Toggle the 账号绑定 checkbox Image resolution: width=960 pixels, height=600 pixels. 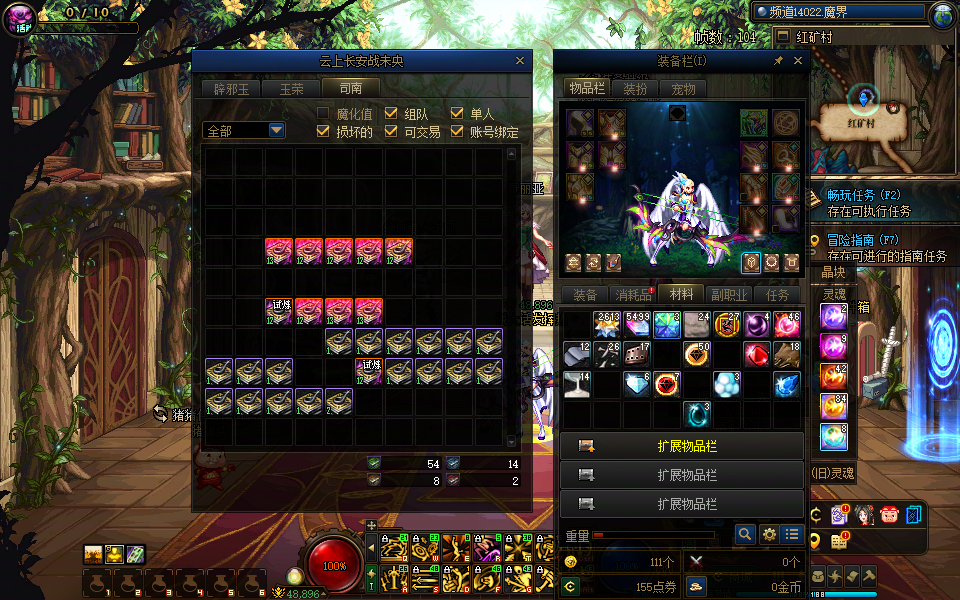[x=457, y=132]
